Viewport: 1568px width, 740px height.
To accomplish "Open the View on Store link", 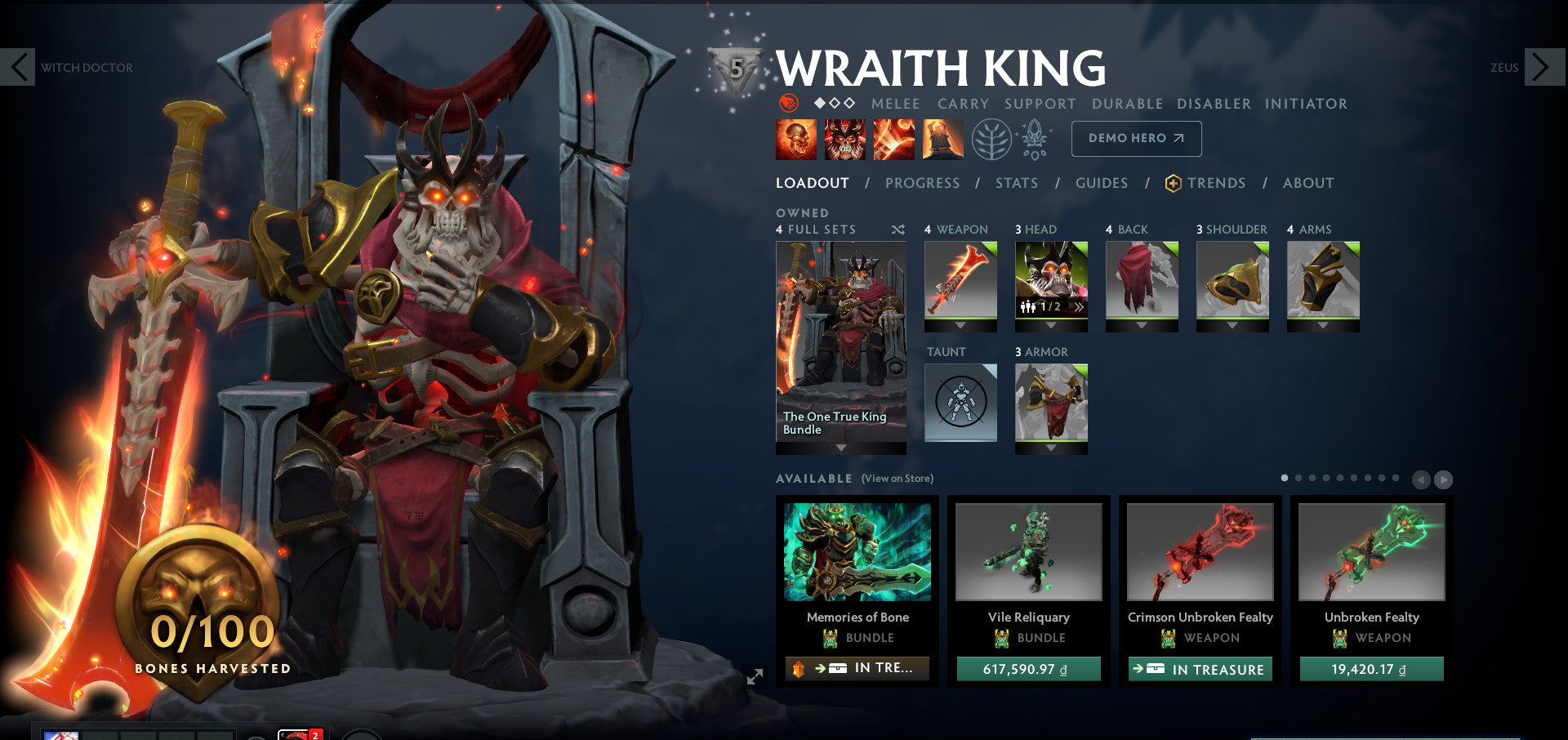I will 897,478.
